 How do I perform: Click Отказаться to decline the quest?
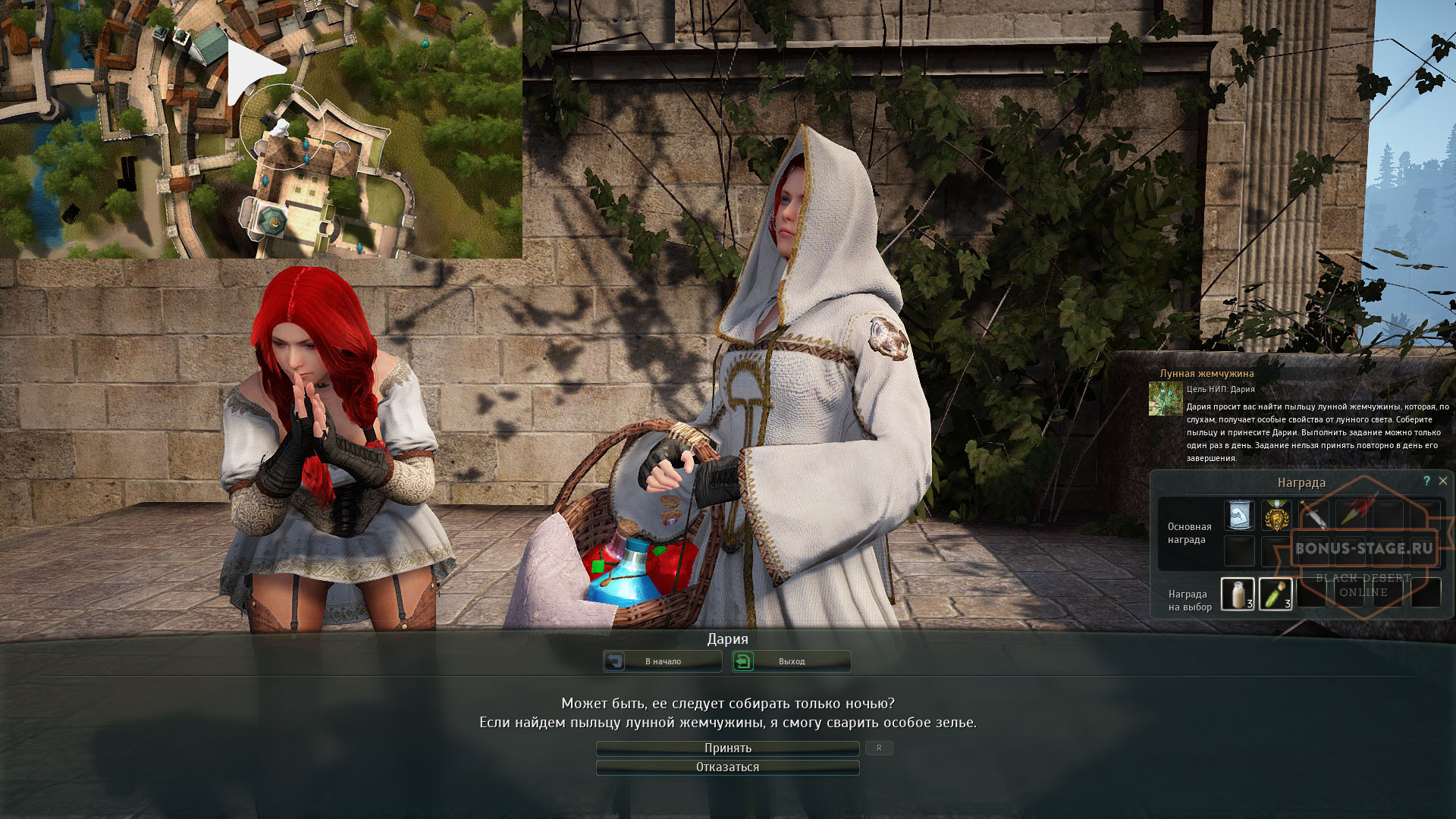[x=726, y=767]
